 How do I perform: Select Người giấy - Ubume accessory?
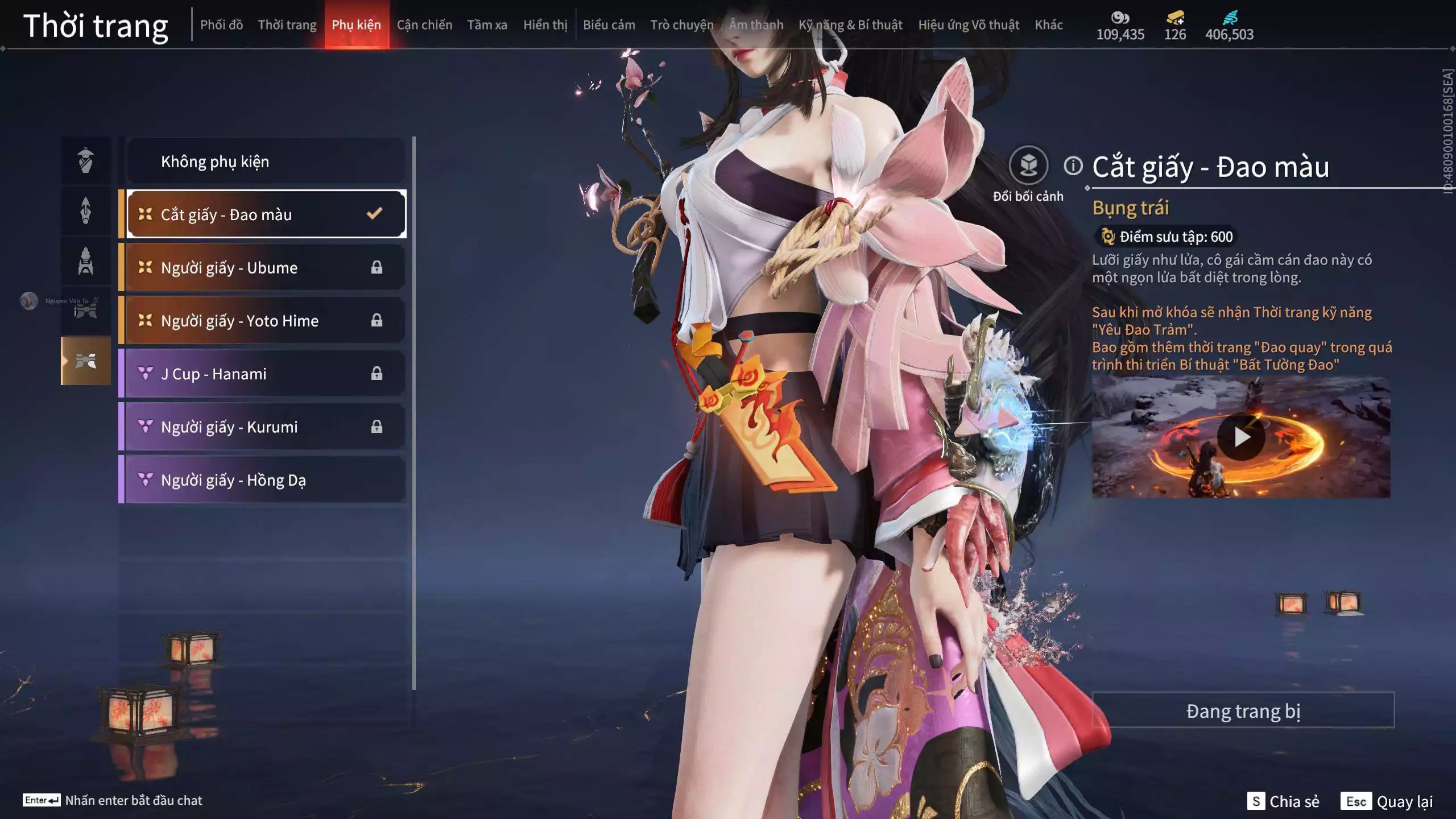click(x=265, y=267)
